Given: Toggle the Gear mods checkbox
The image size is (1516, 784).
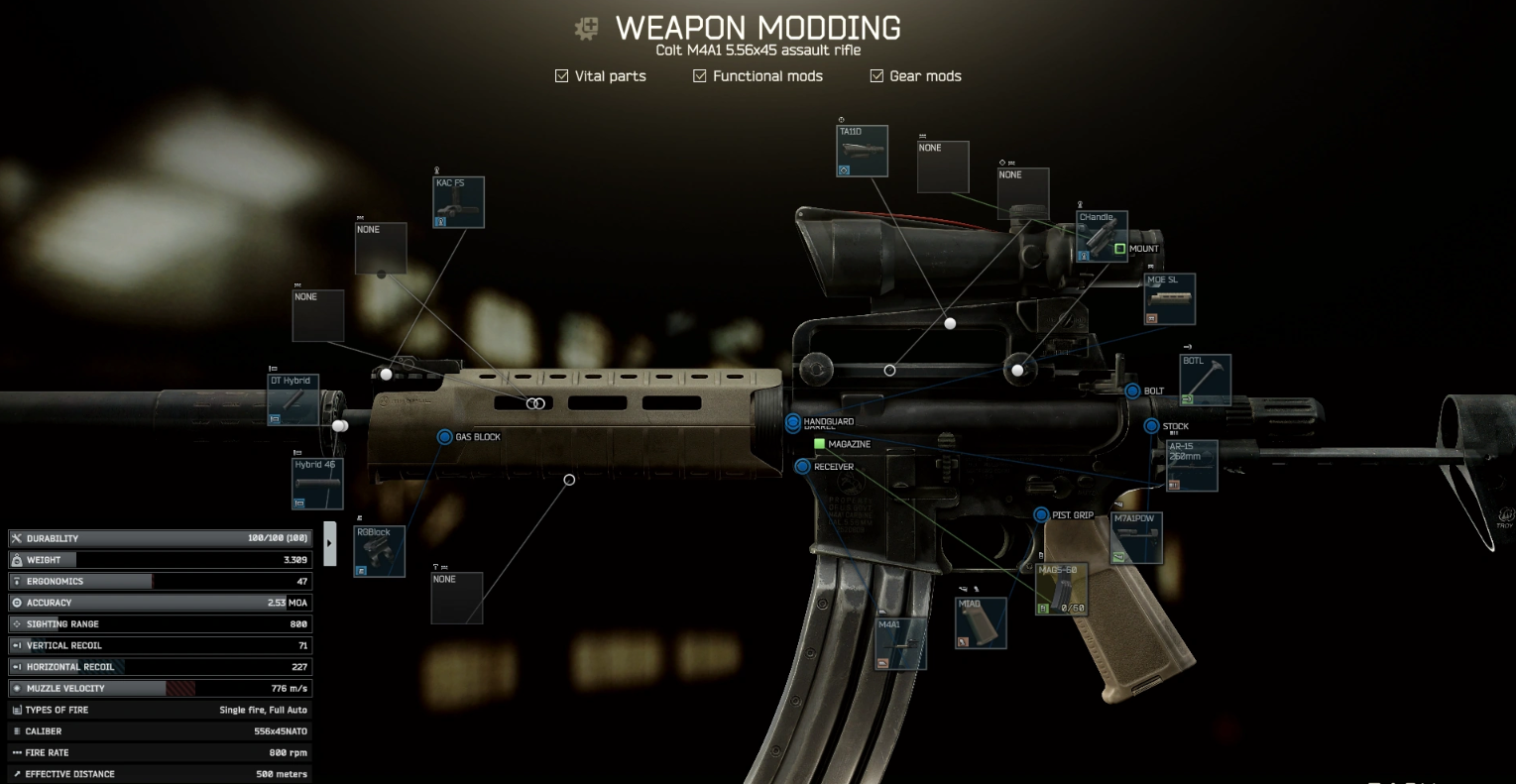Looking at the screenshot, I should tap(876, 75).
